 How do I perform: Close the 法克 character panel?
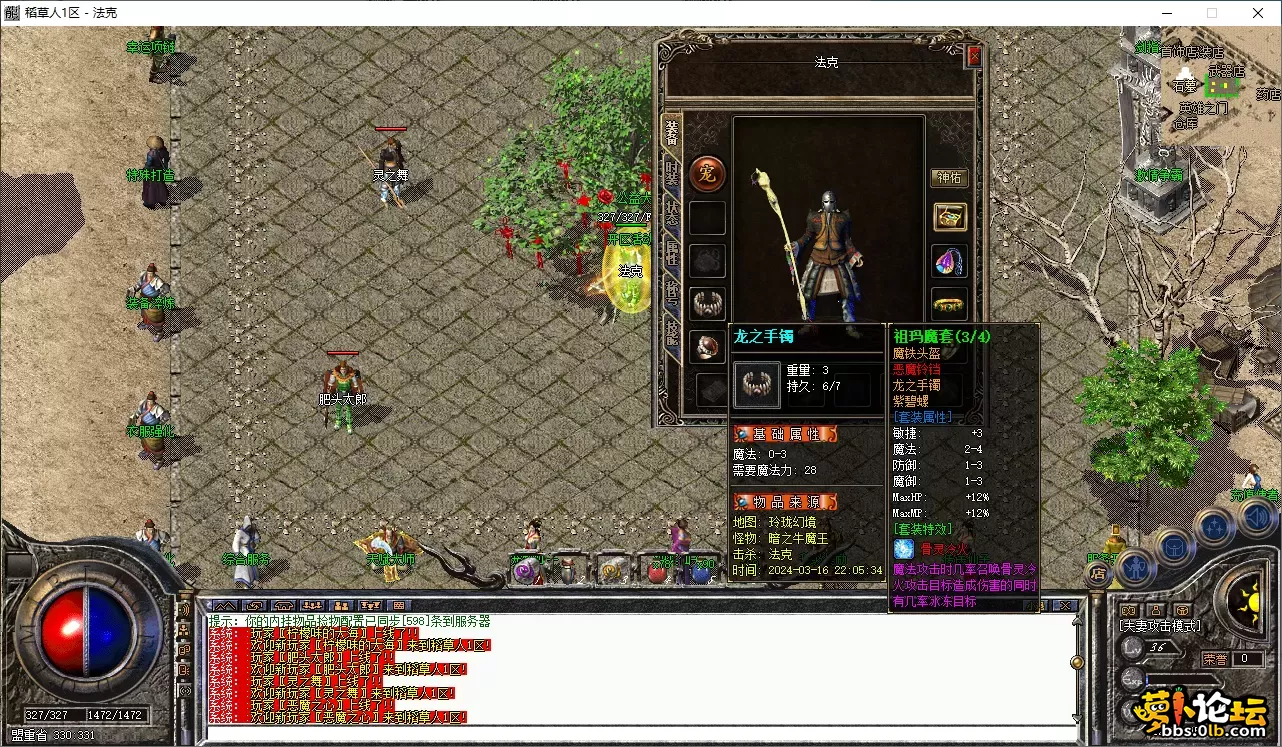[974, 57]
